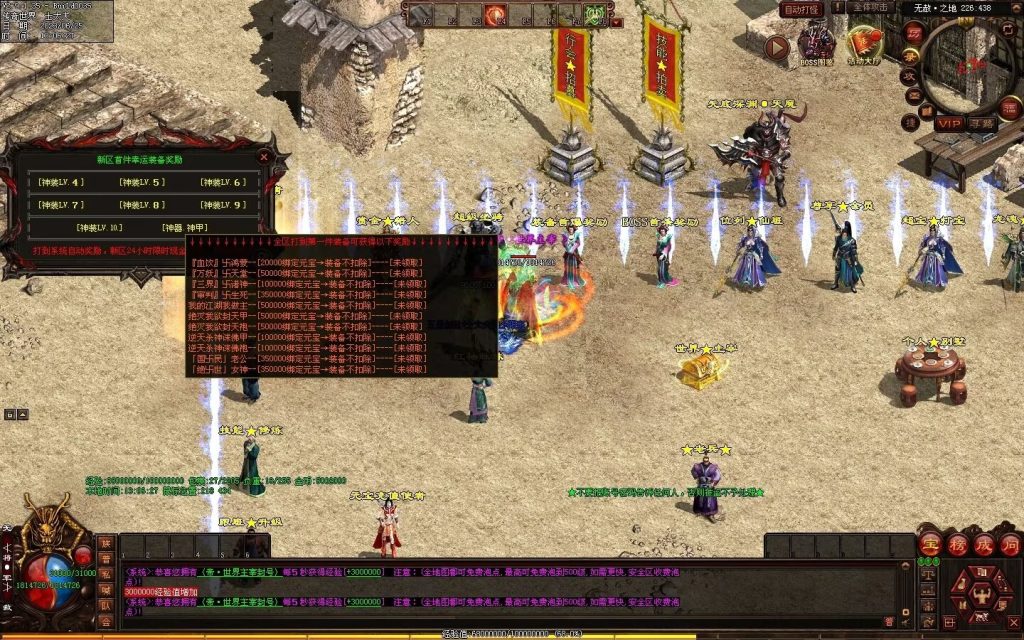Activate the 寻路 pathfinding button
1024x640 pixels.
pyautogui.click(x=982, y=123)
